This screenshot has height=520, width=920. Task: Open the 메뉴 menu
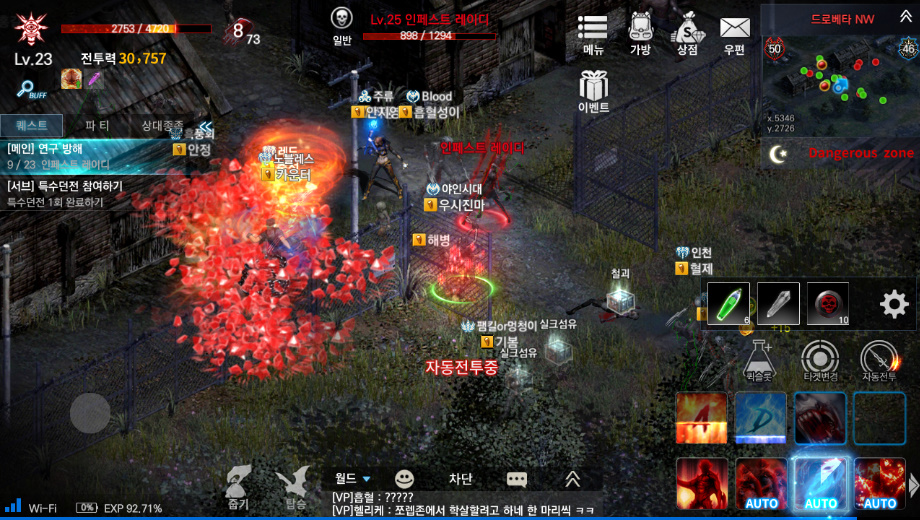tap(593, 33)
